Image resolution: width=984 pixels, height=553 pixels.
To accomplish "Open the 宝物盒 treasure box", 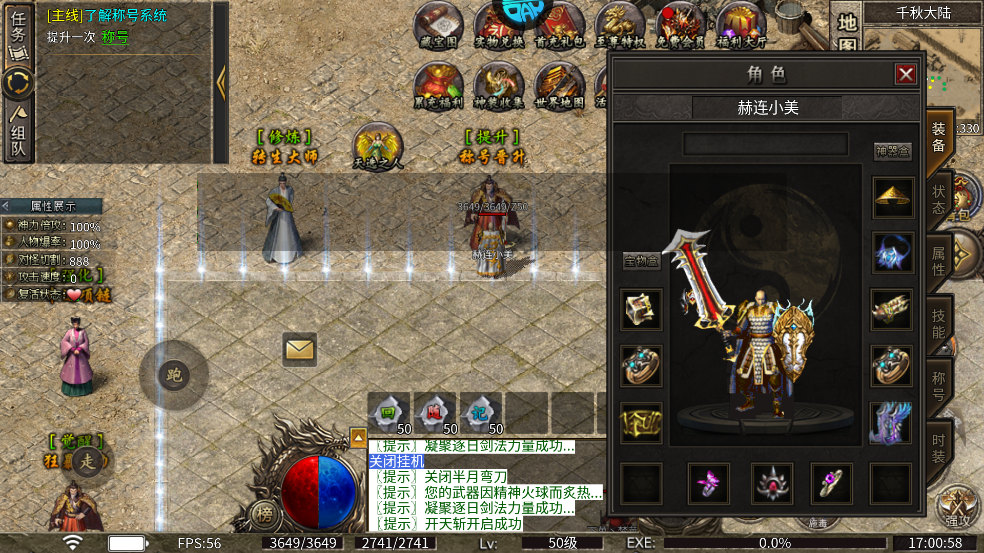I will coord(640,261).
